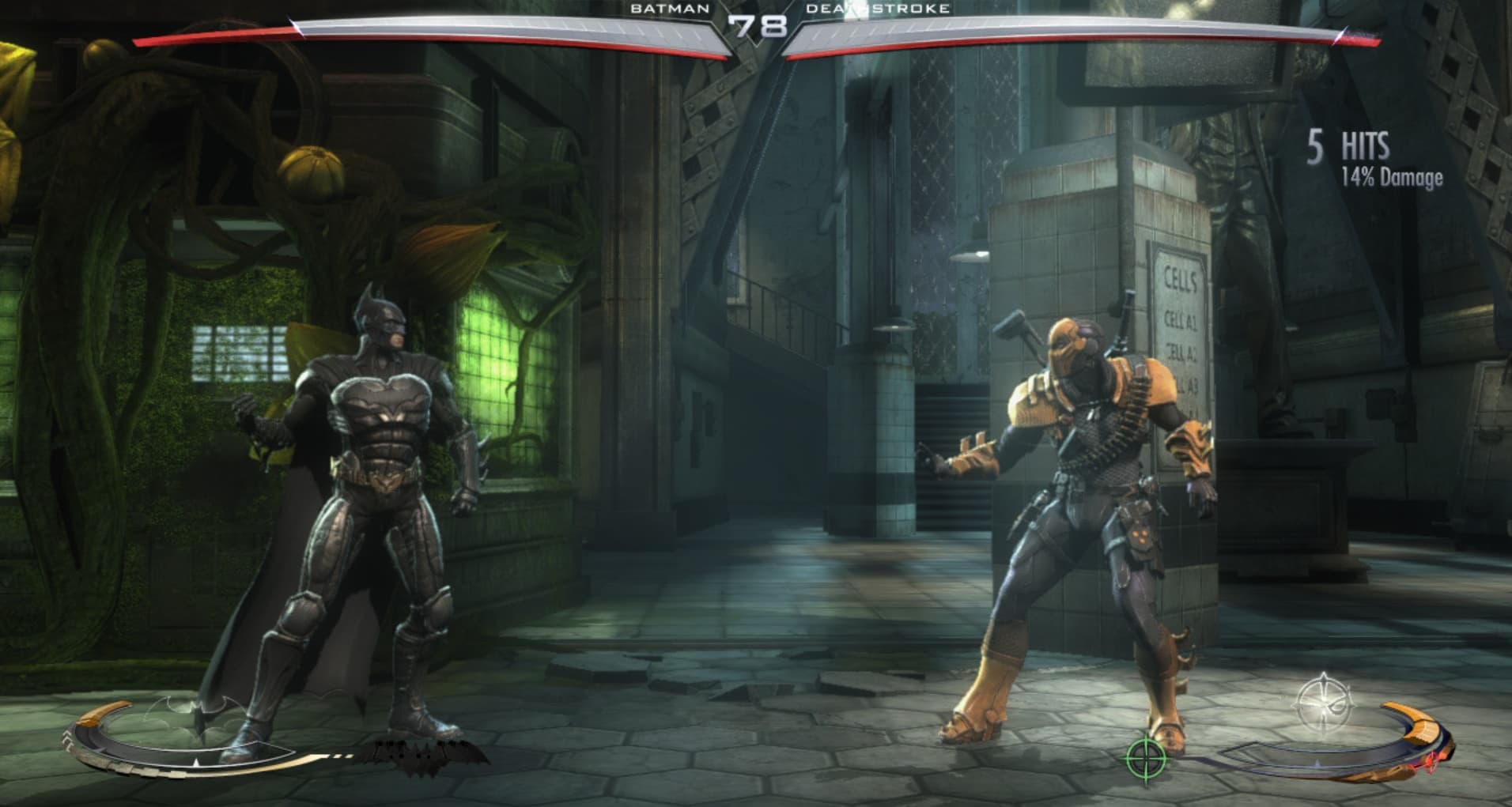
Task: Toggle the white arrow notch on Batman's meter arc
Action: pos(195,762)
